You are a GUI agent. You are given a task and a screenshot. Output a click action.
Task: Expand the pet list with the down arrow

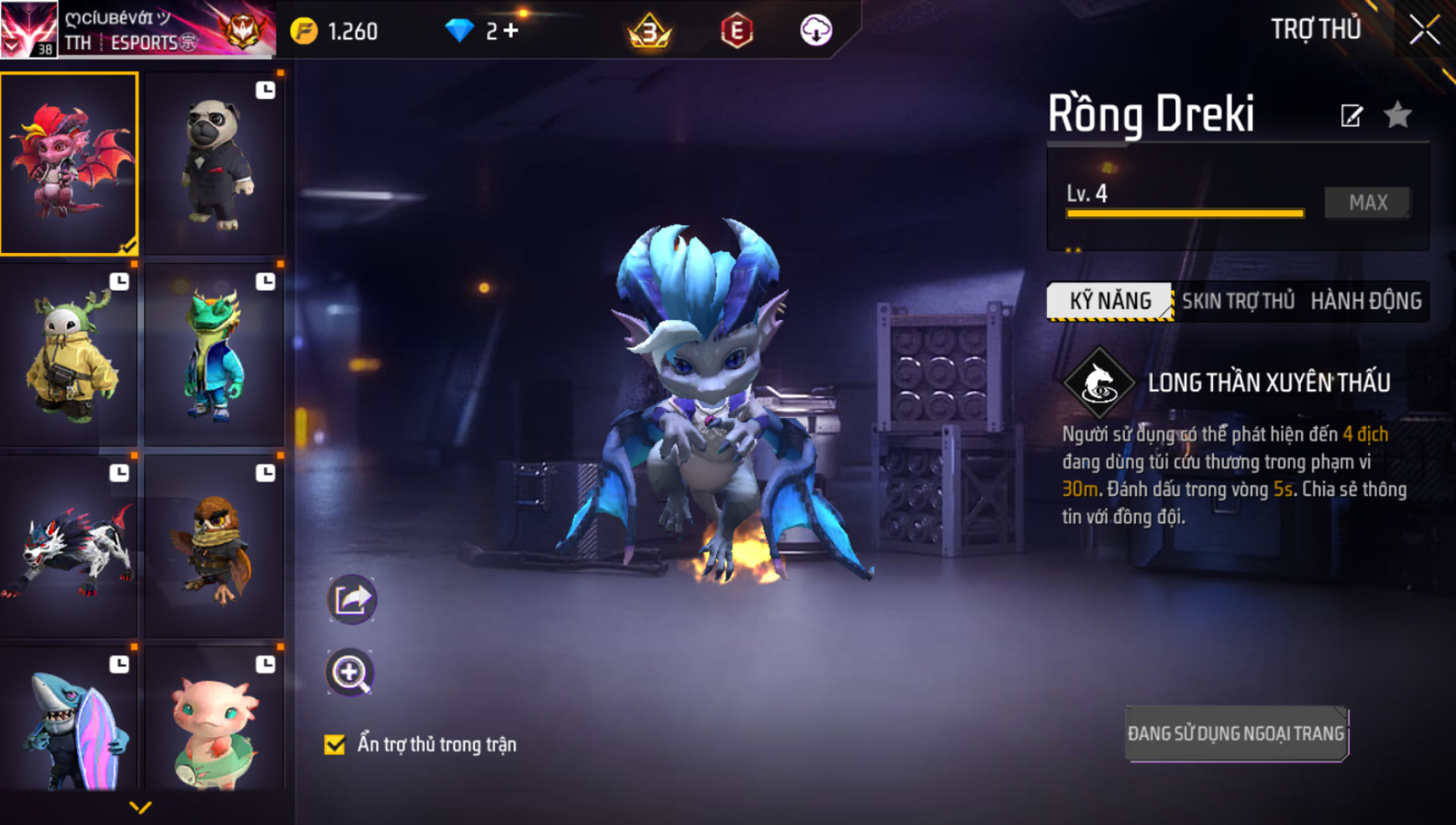coord(140,807)
